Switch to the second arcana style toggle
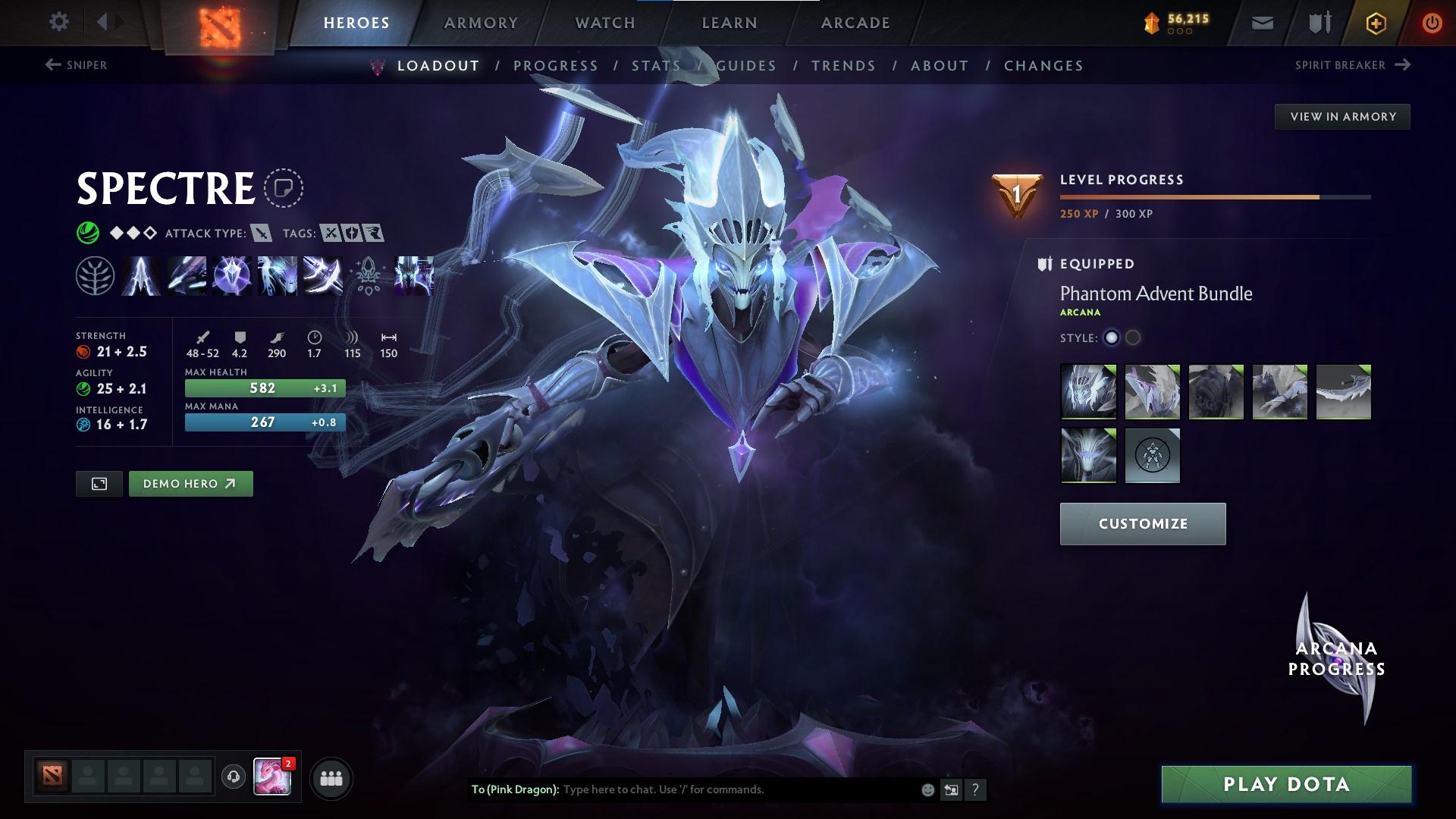This screenshot has width=1456, height=819. 1134,339
